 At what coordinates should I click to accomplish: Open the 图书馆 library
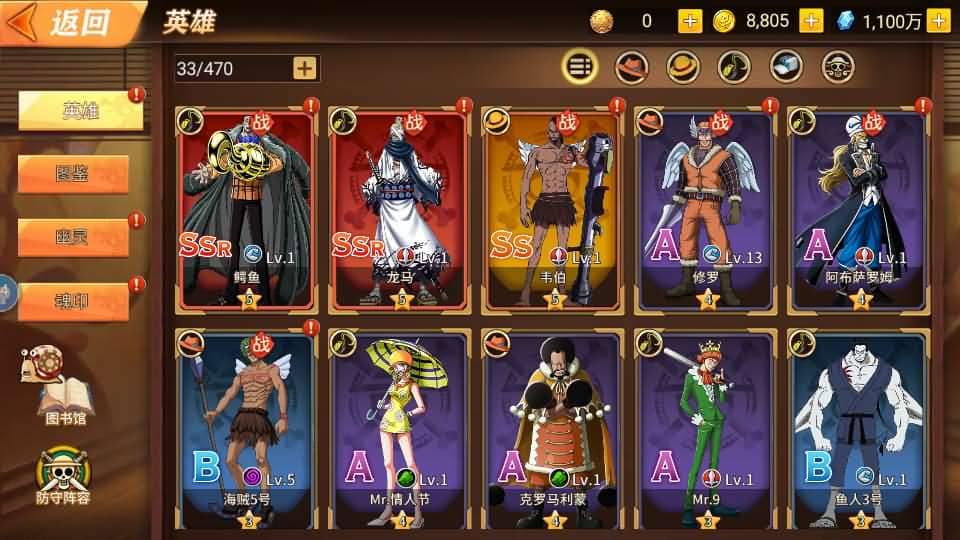click(x=60, y=384)
